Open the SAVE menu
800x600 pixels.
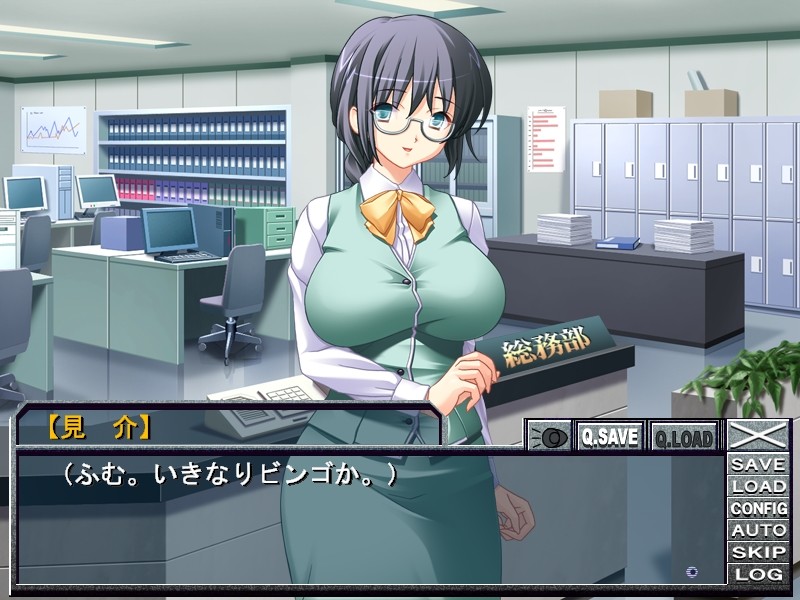758,465
